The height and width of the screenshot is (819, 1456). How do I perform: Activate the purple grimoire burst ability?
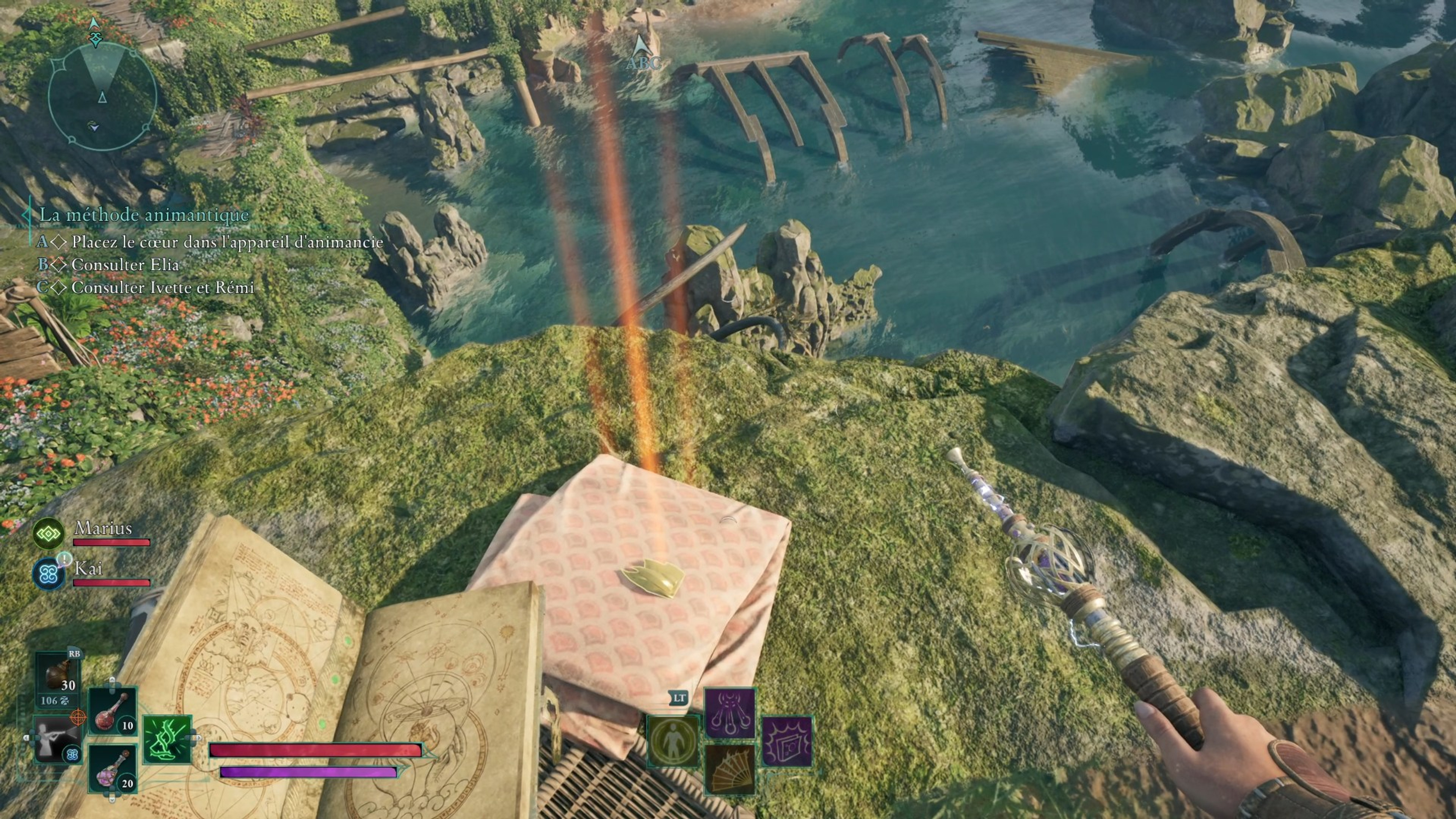(x=788, y=741)
